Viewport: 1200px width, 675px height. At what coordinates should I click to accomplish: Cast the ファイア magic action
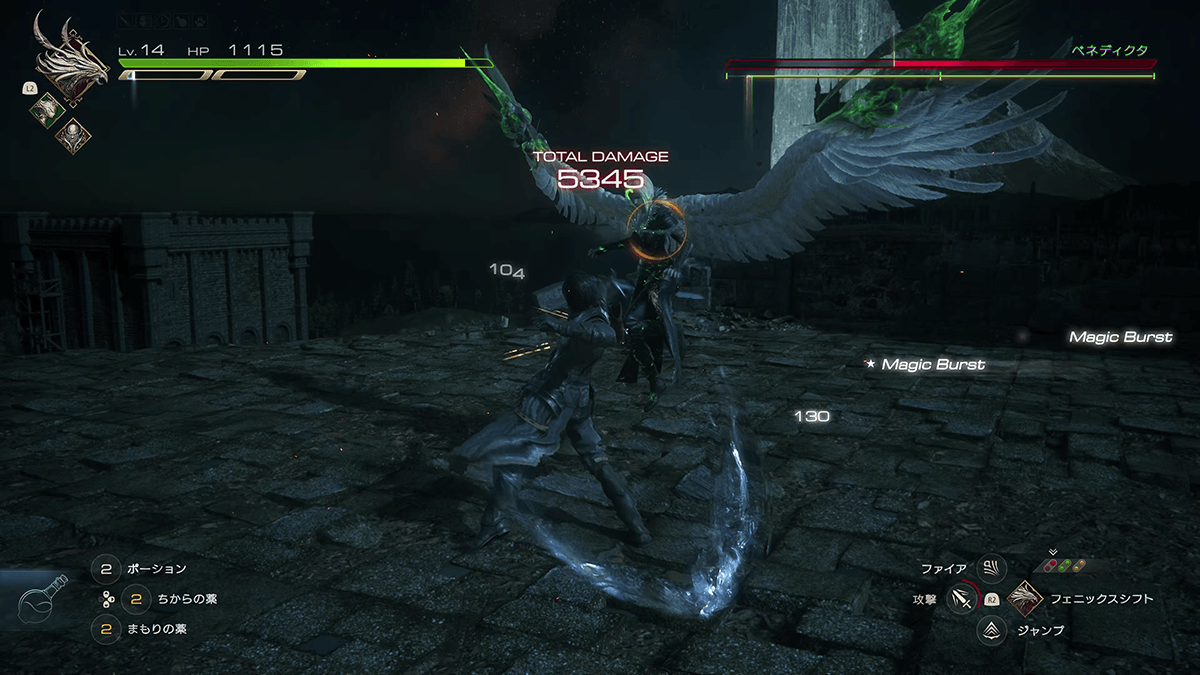(x=991, y=569)
